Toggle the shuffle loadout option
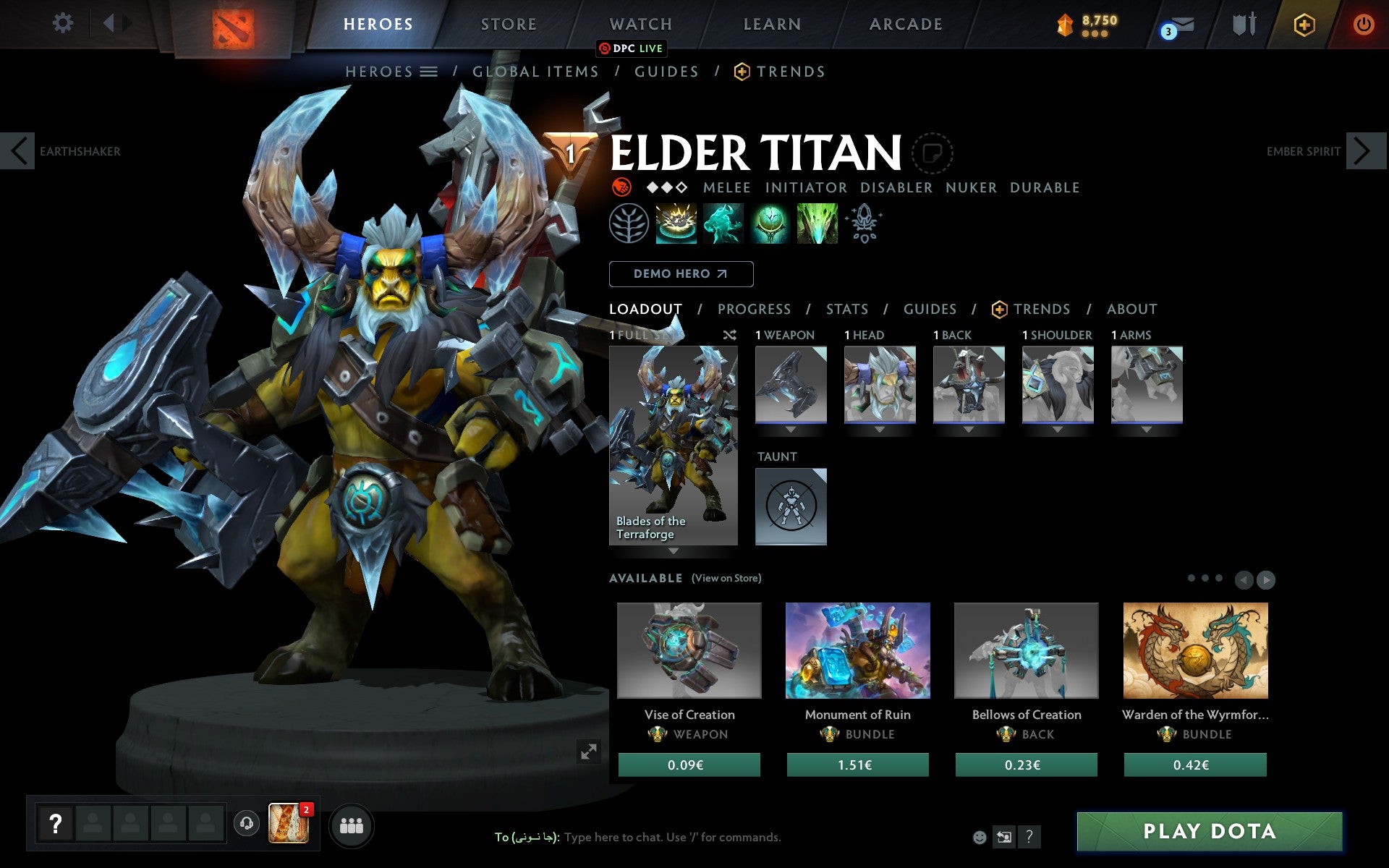 [729, 336]
